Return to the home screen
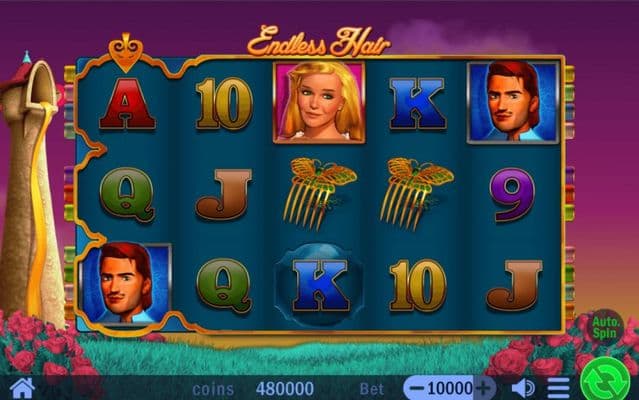Viewport: 639px width, 400px height. point(22,388)
